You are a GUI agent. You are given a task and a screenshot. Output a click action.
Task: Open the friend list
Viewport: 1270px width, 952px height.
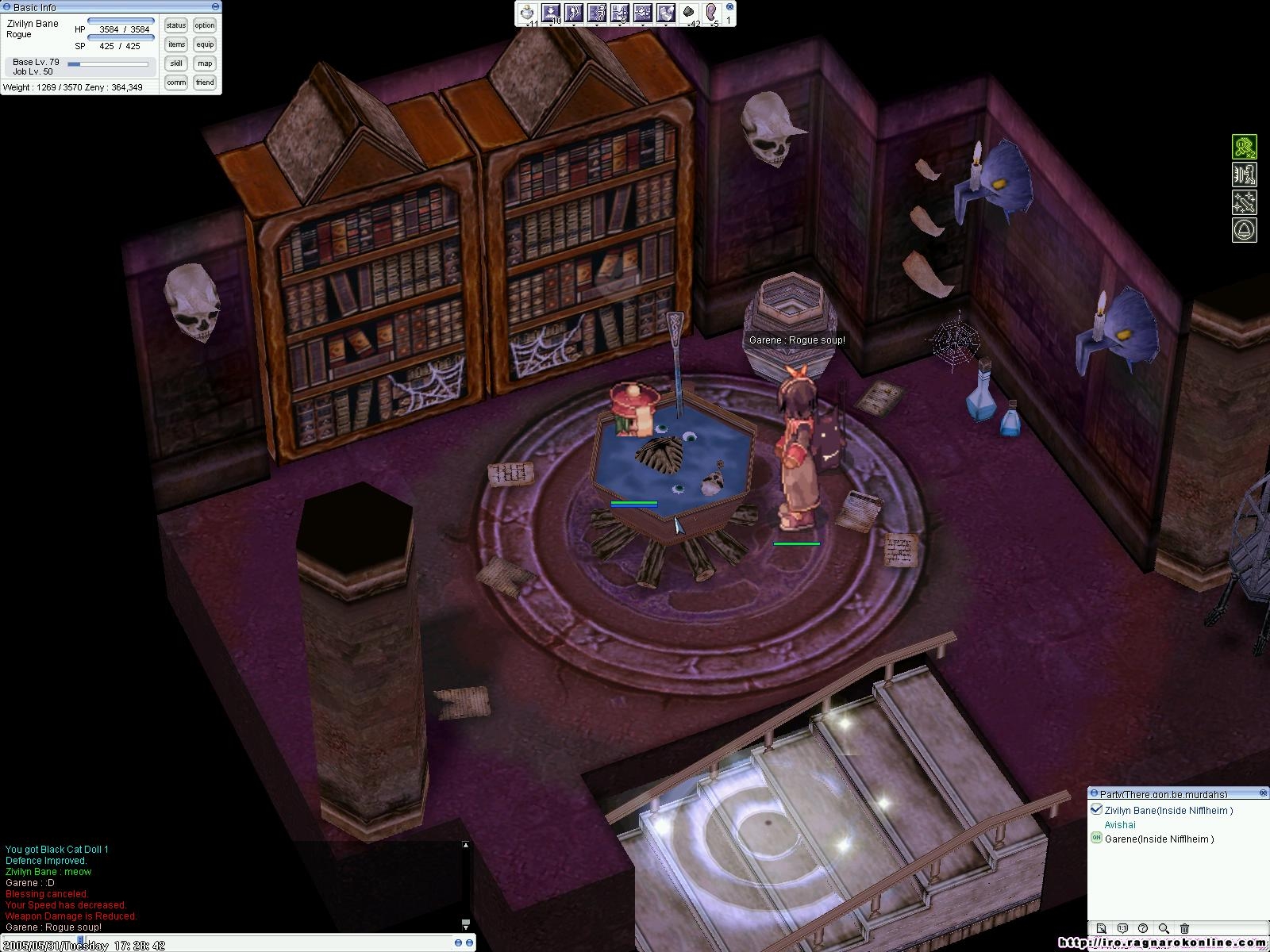205,83
